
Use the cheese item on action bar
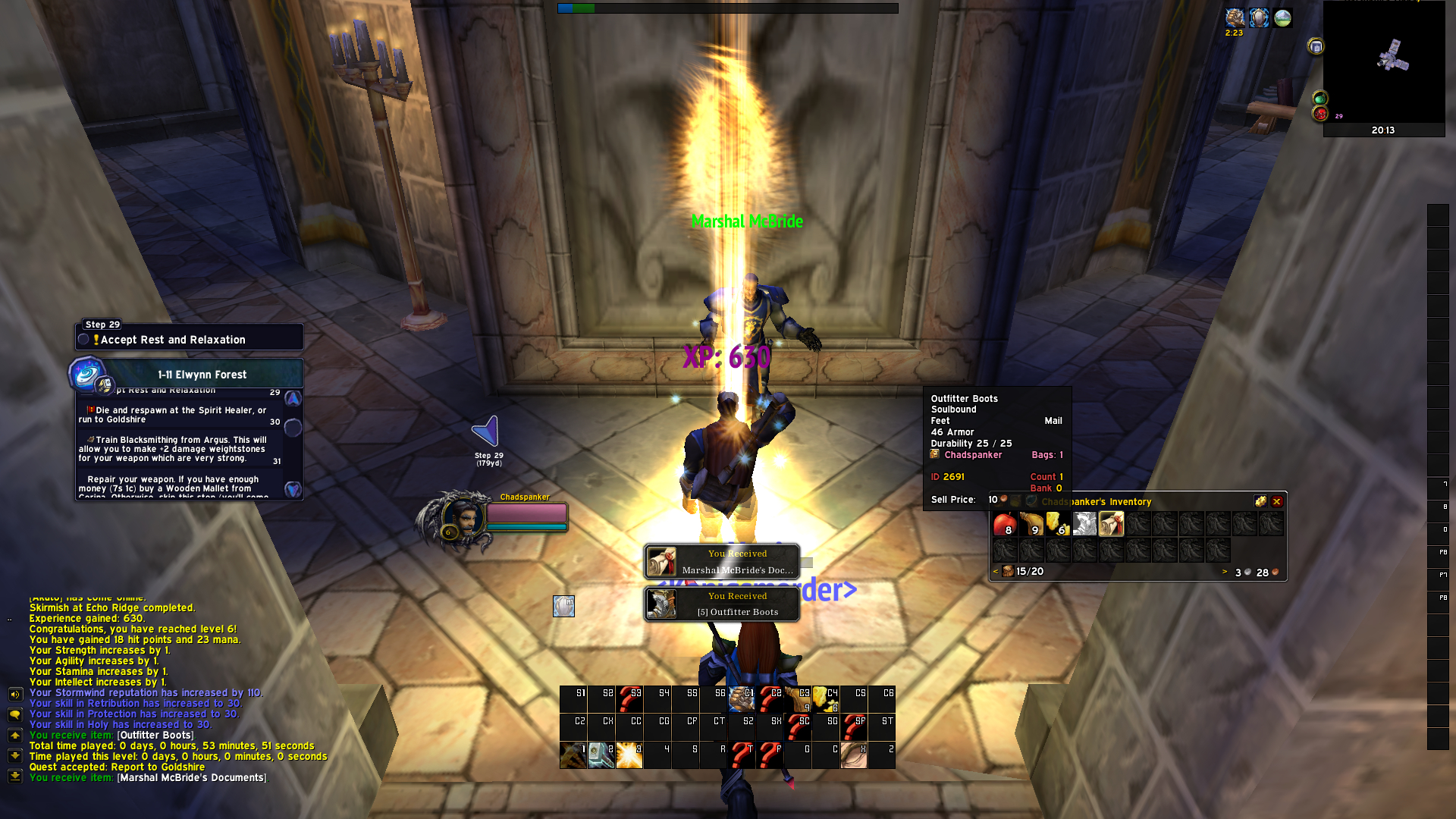click(825, 698)
